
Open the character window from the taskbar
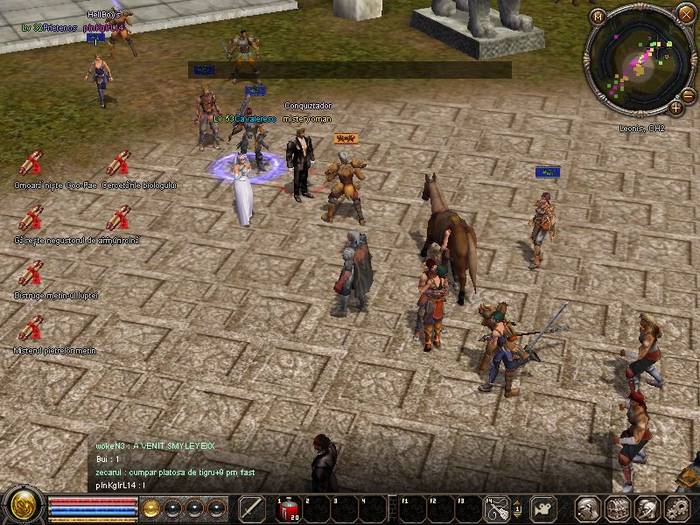589,508
